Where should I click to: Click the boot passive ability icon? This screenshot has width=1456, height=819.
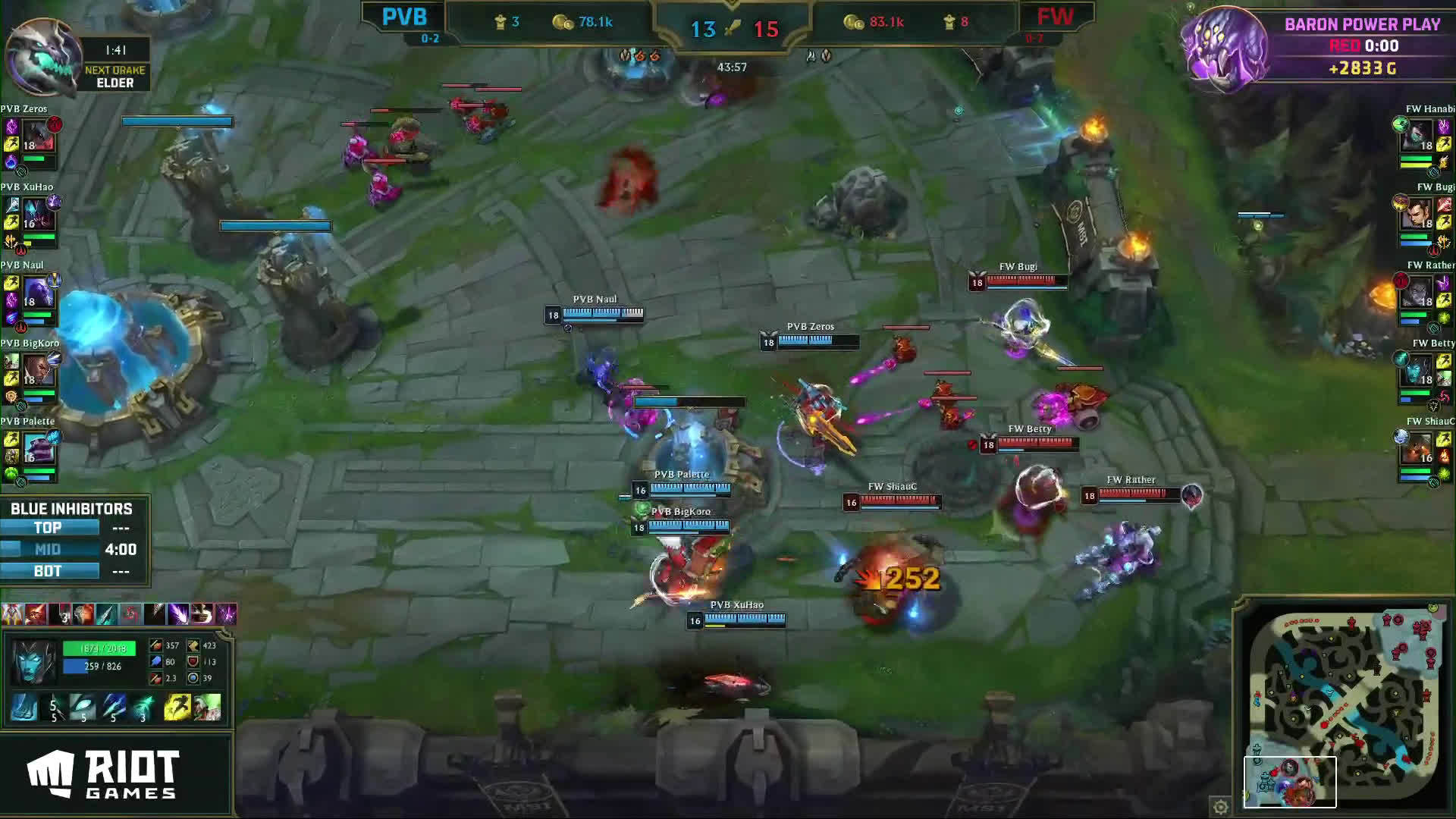[x=24, y=708]
